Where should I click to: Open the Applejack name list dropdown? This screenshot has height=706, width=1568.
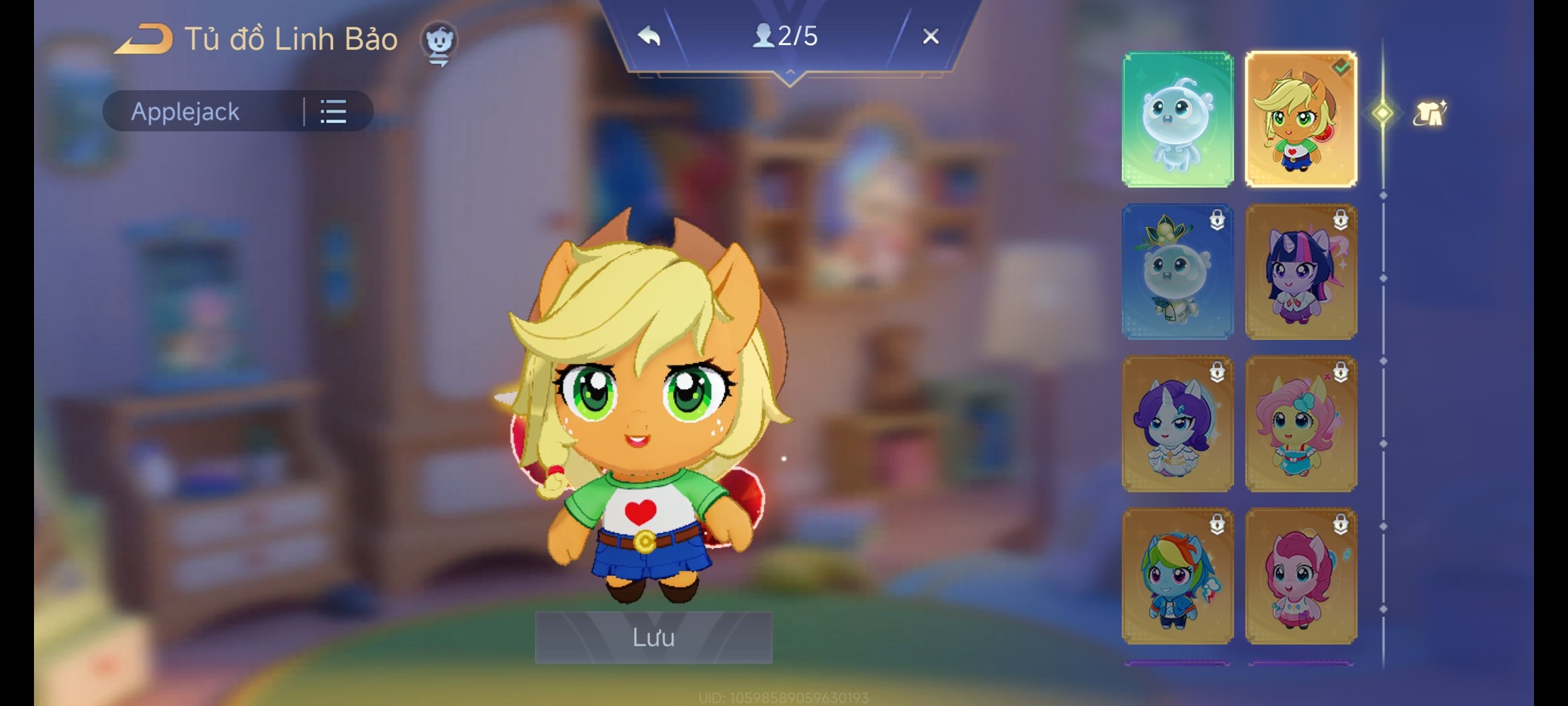coord(333,112)
